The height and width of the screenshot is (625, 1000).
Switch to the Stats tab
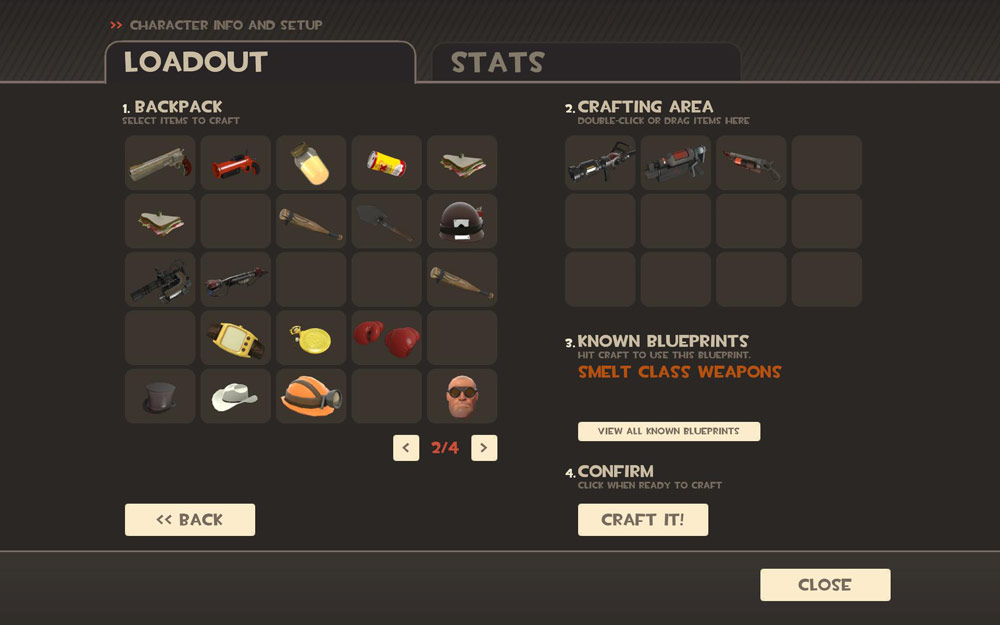497,63
